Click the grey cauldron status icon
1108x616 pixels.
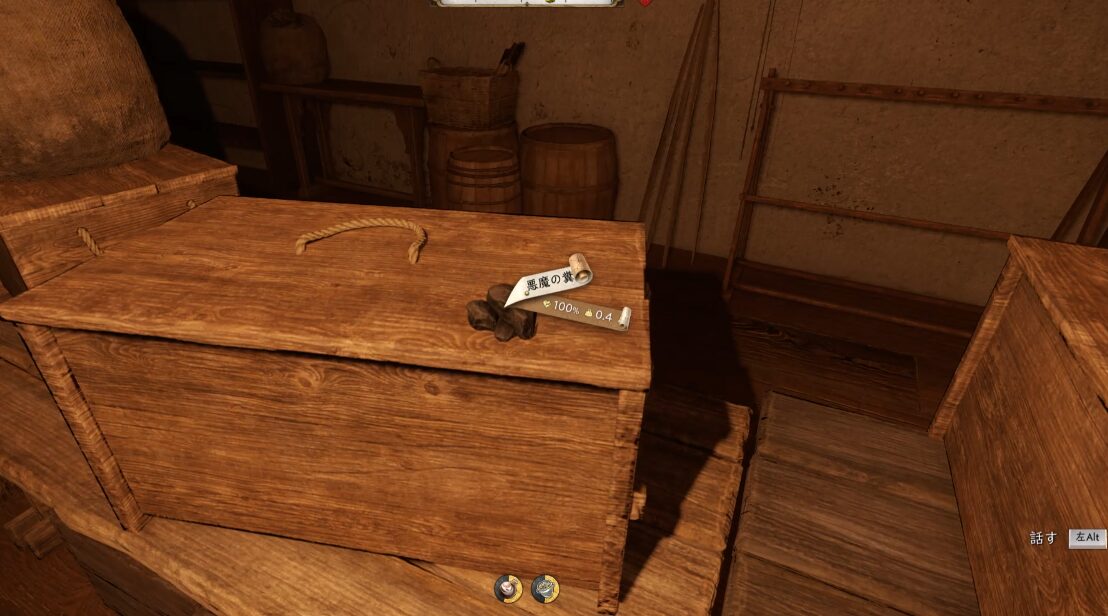pos(545,588)
